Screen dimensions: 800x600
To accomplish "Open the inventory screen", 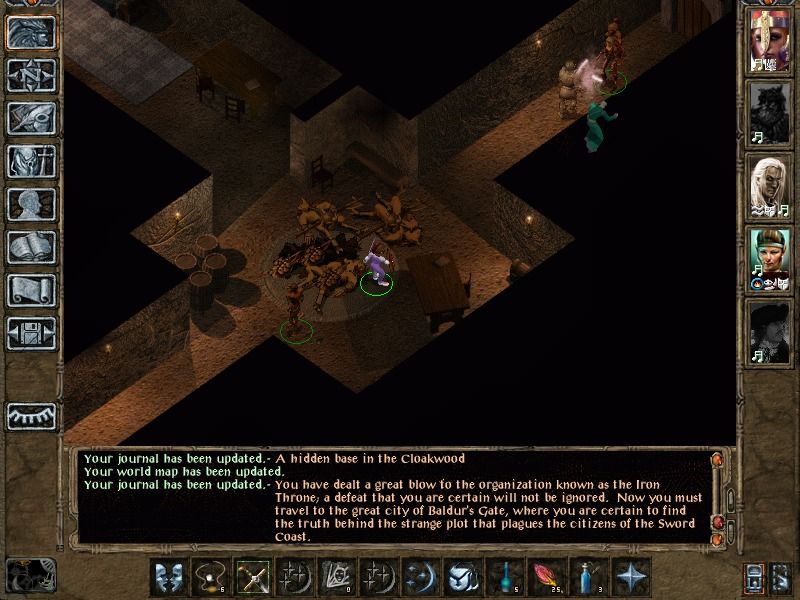I will tap(30, 161).
